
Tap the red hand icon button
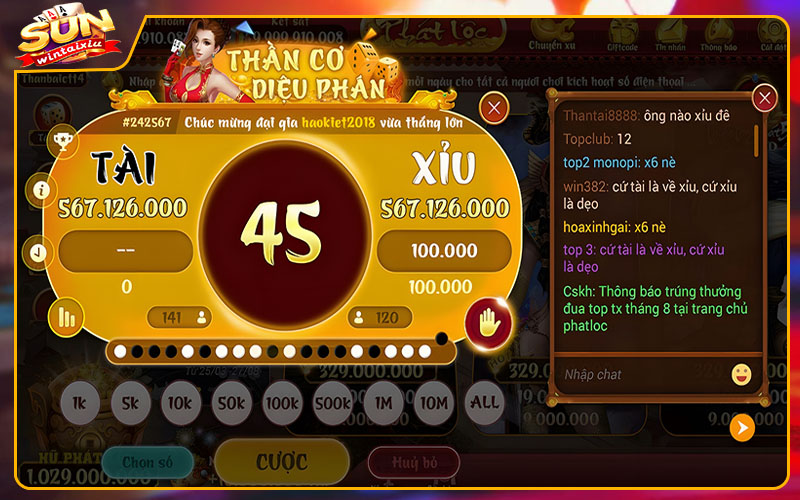489,322
